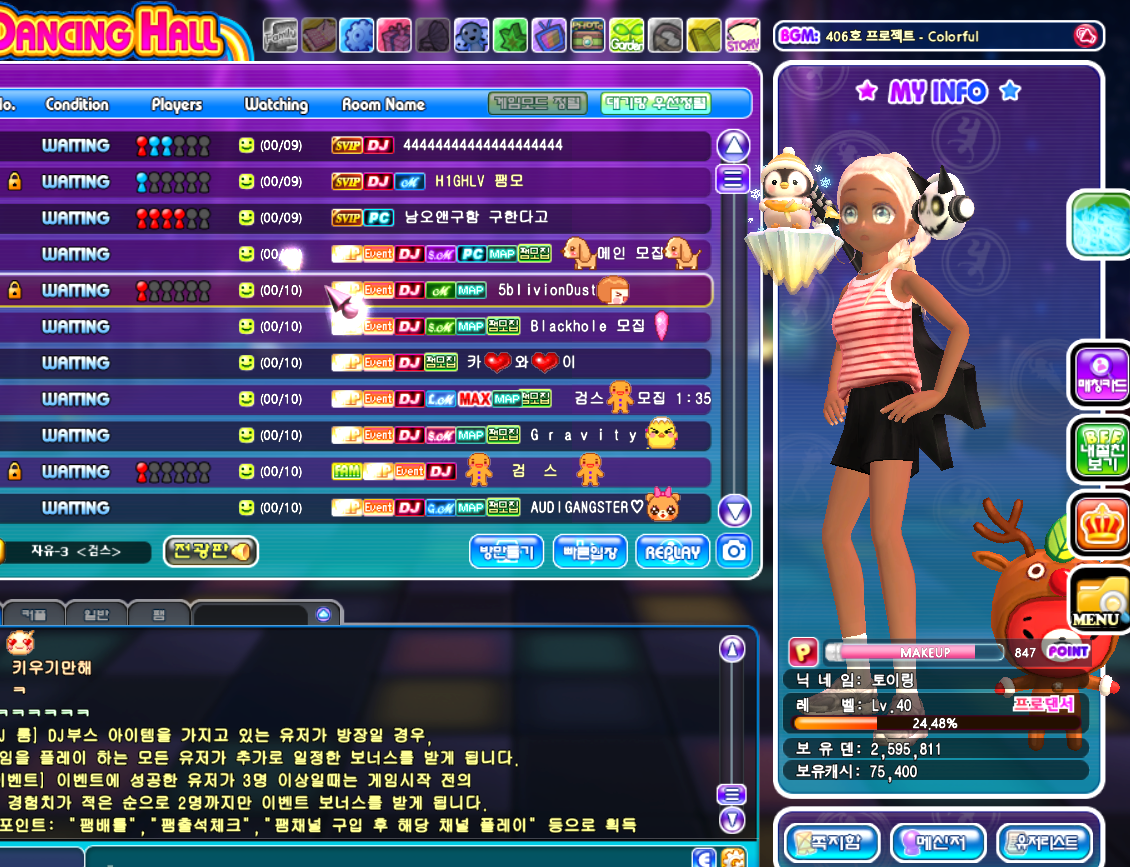Open the MENU folder button
The image size is (1130, 867).
(x=1098, y=599)
